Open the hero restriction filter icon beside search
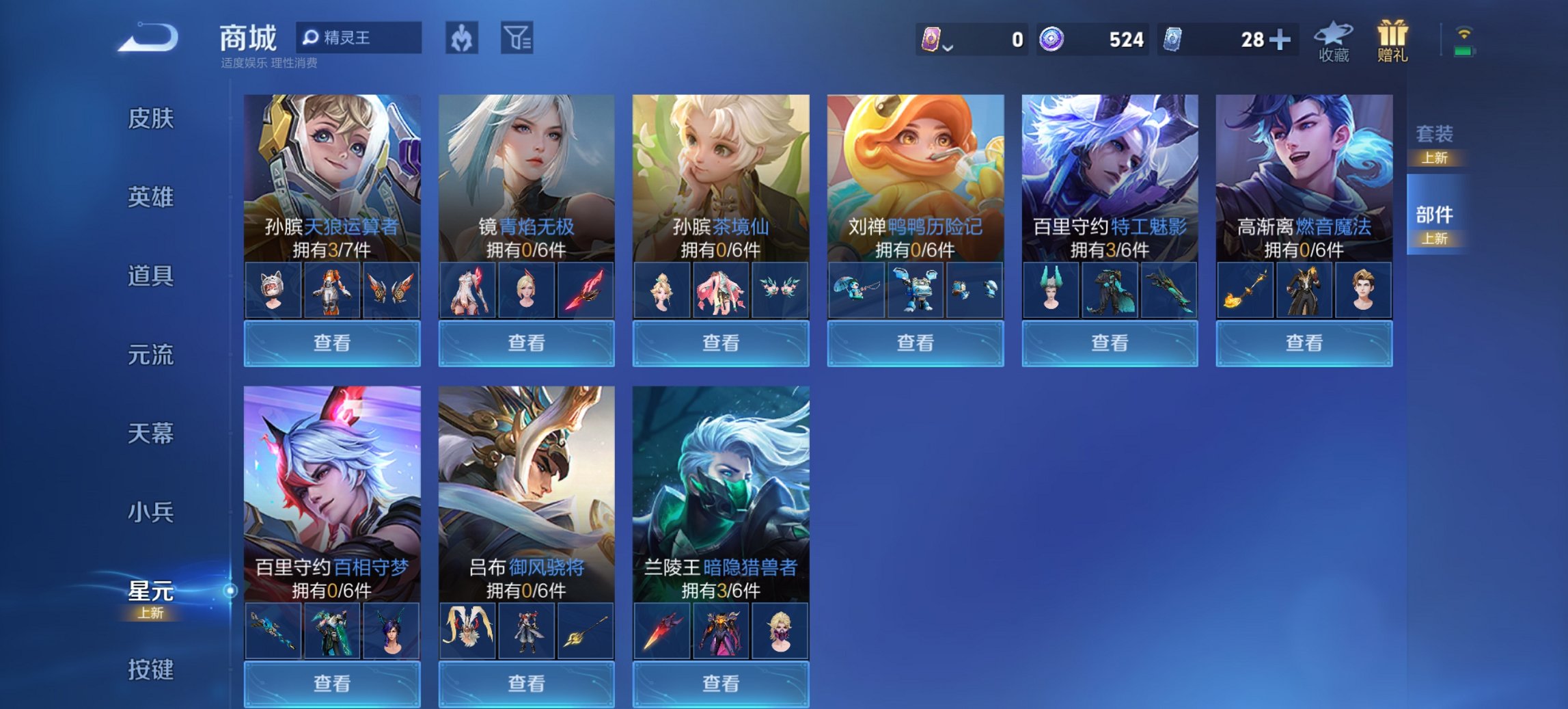This screenshot has height=709, width=1568. point(462,38)
